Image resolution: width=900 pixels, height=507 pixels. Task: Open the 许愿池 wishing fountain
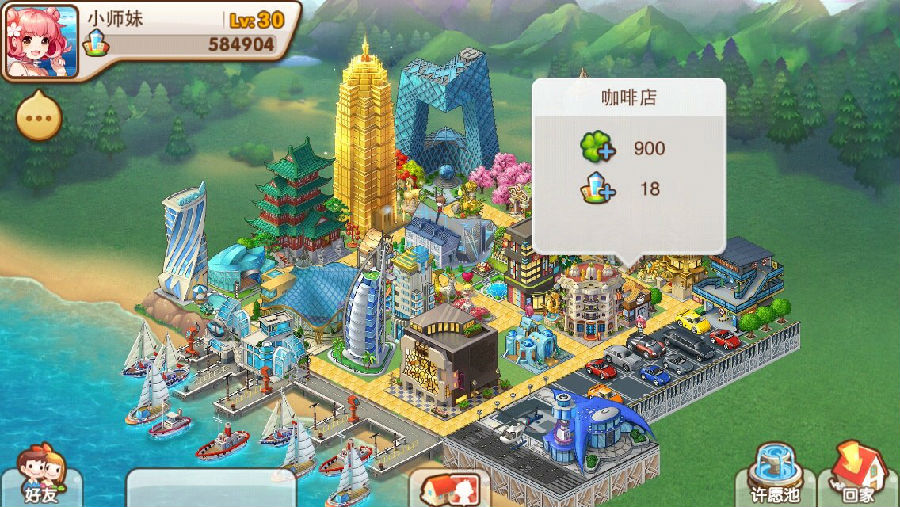click(x=775, y=476)
